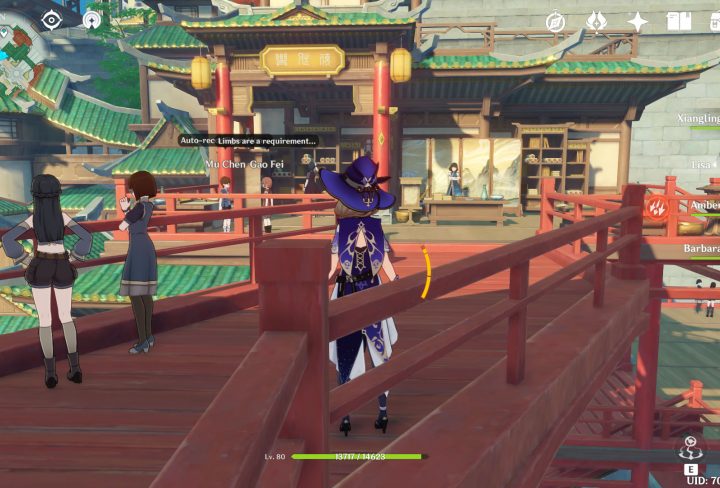The image size is (720, 488).
Task: Switch to party member Amber
Action: (704, 205)
